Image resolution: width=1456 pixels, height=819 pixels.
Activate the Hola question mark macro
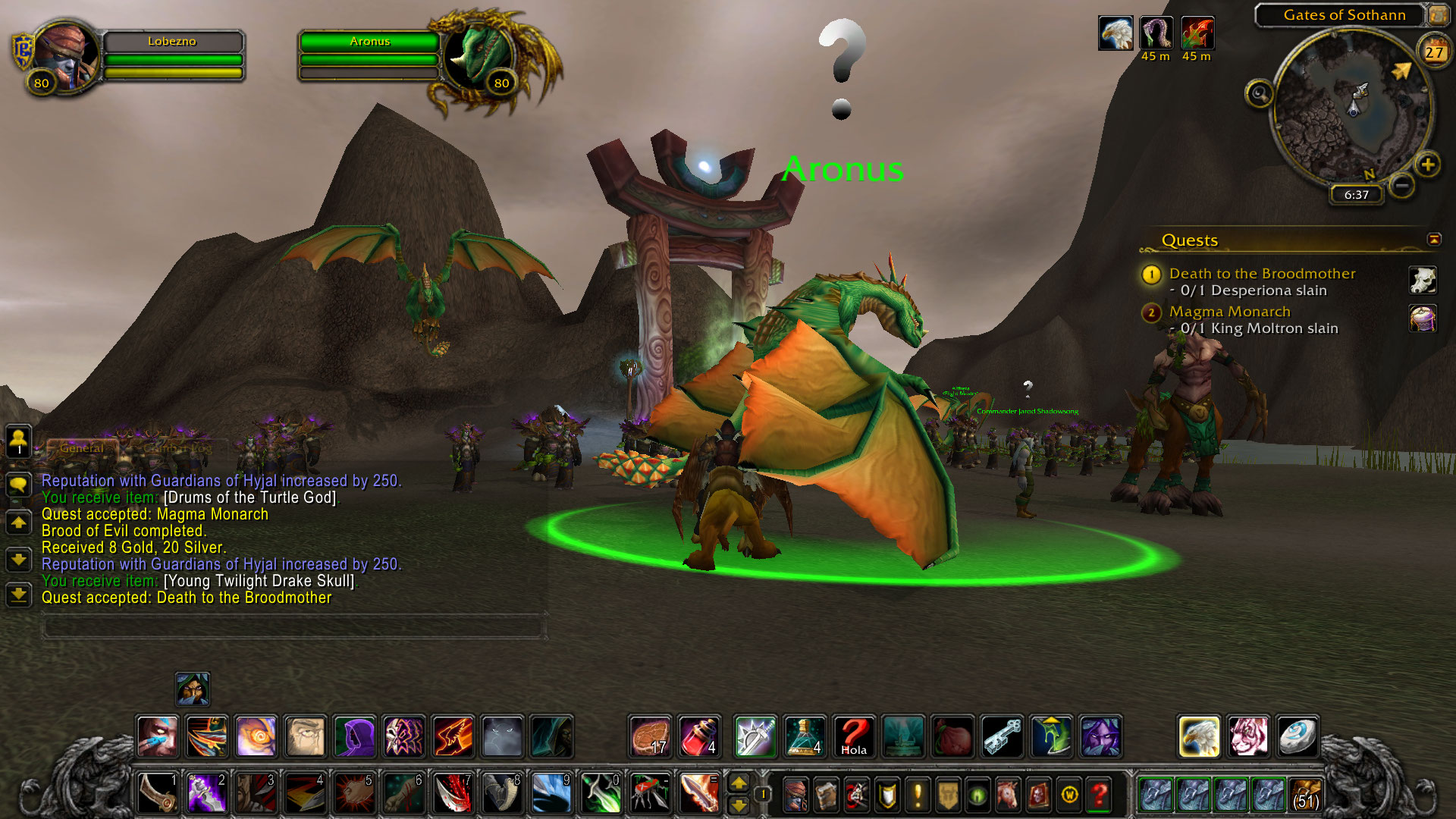click(853, 736)
